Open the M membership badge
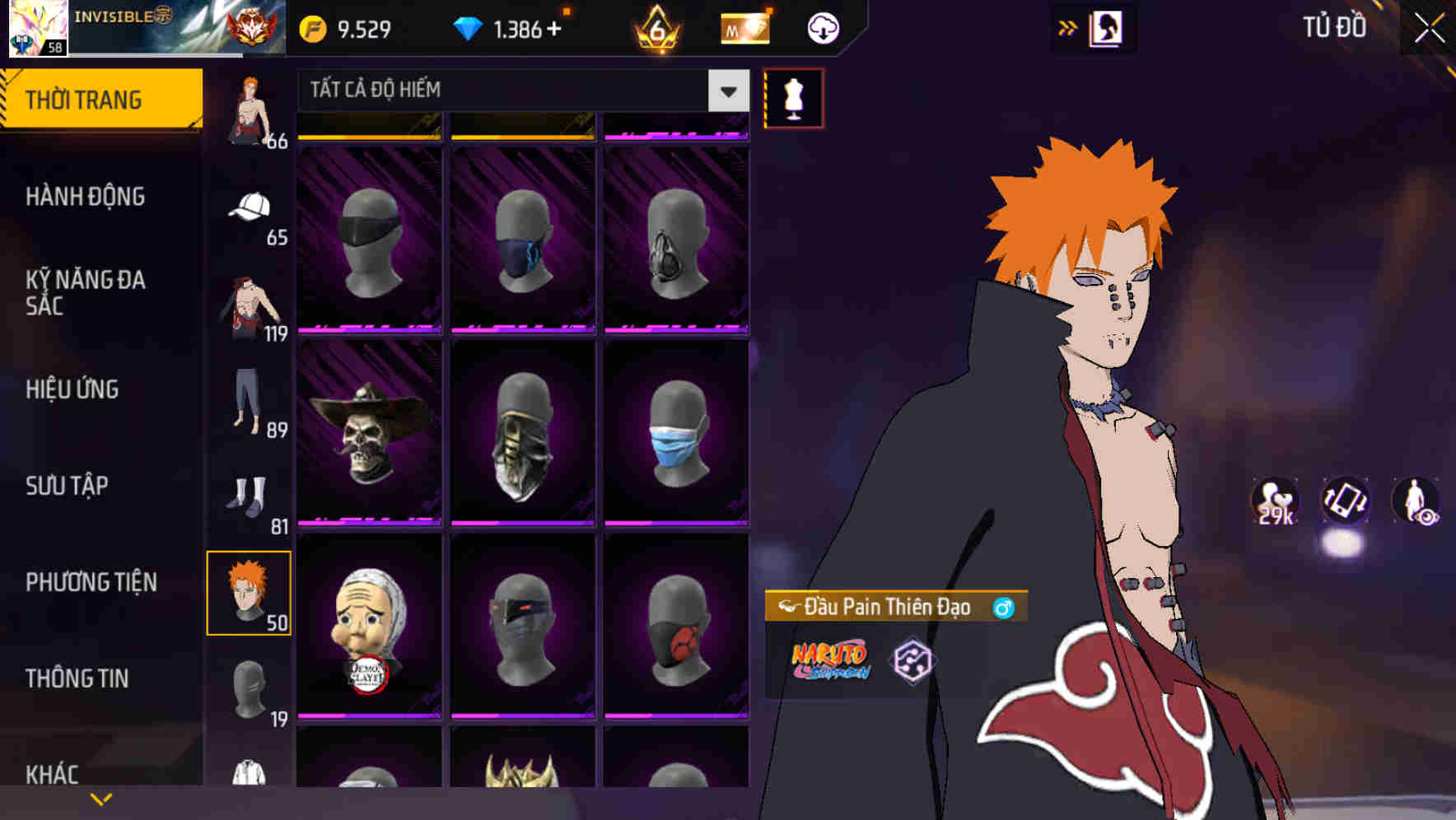 [x=743, y=27]
